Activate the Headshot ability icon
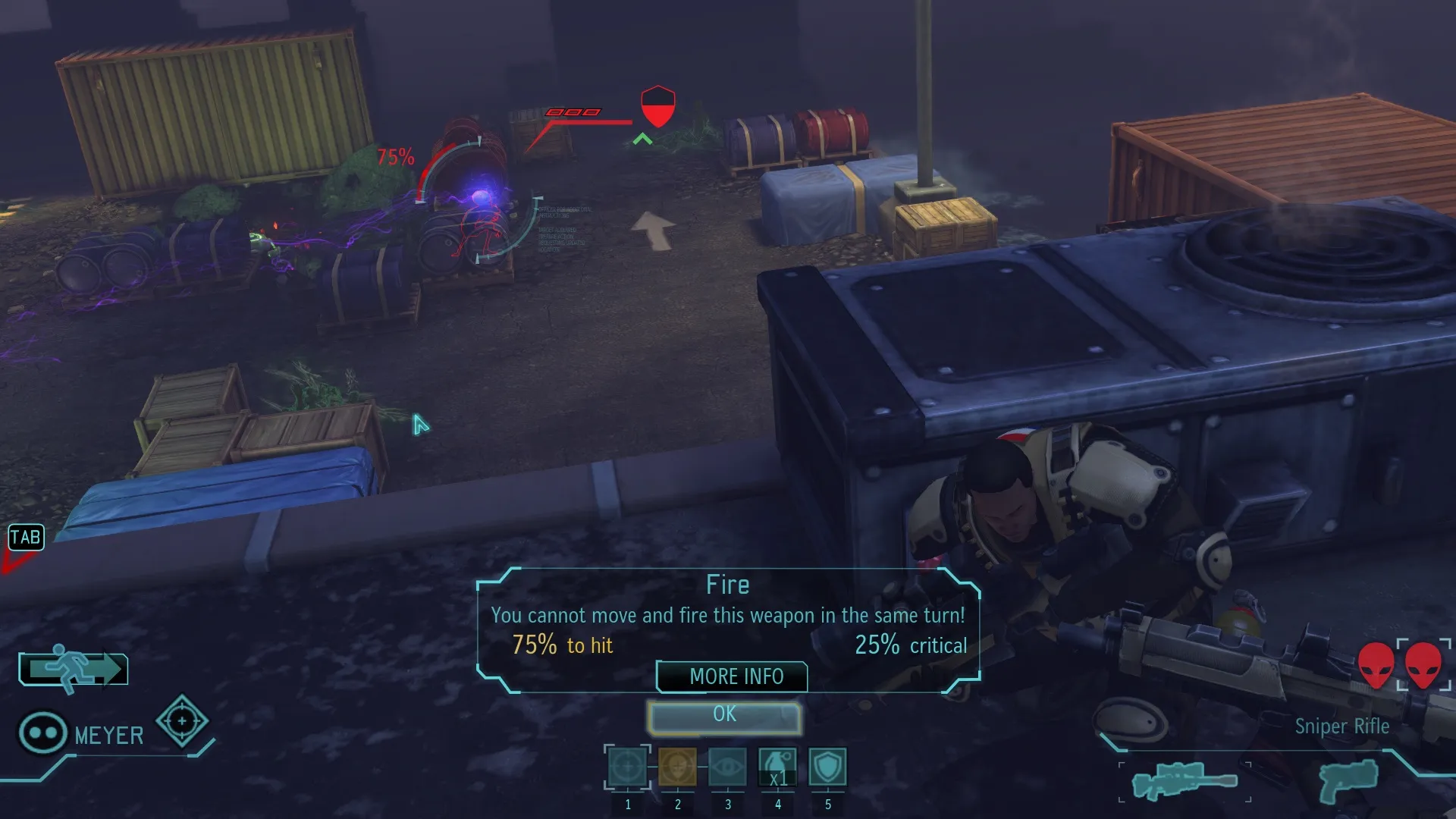 click(x=677, y=767)
